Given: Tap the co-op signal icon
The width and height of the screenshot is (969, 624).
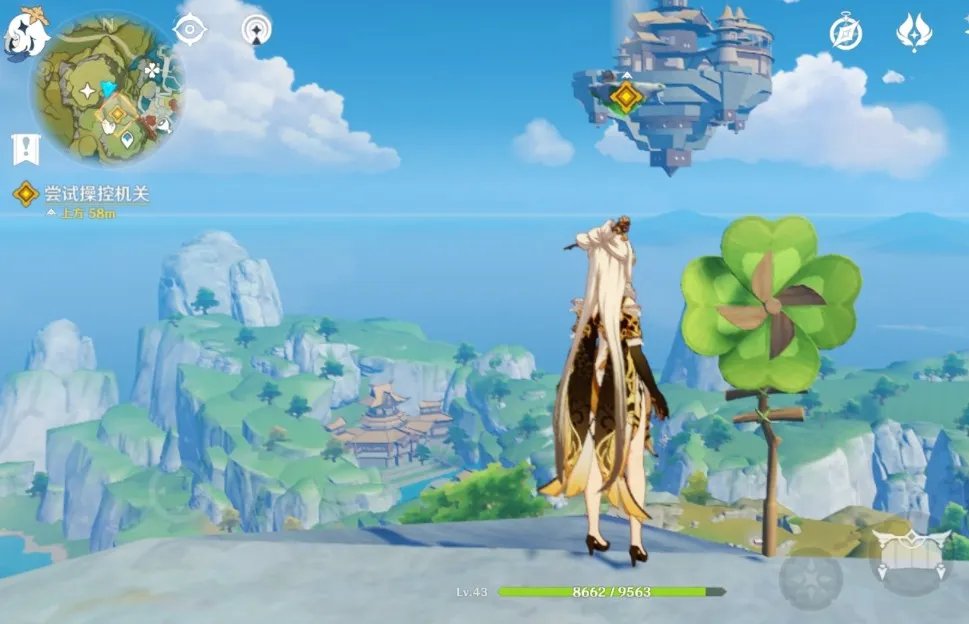Looking at the screenshot, I should (x=257, y=29).
